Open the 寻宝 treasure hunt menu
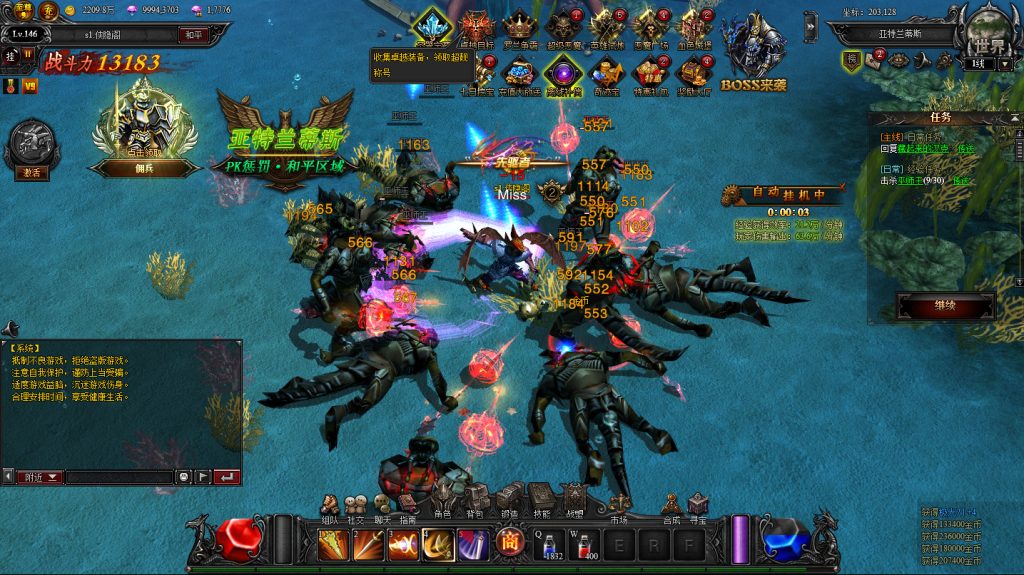This screenshot has height=575, width=1024. point(698,502)
